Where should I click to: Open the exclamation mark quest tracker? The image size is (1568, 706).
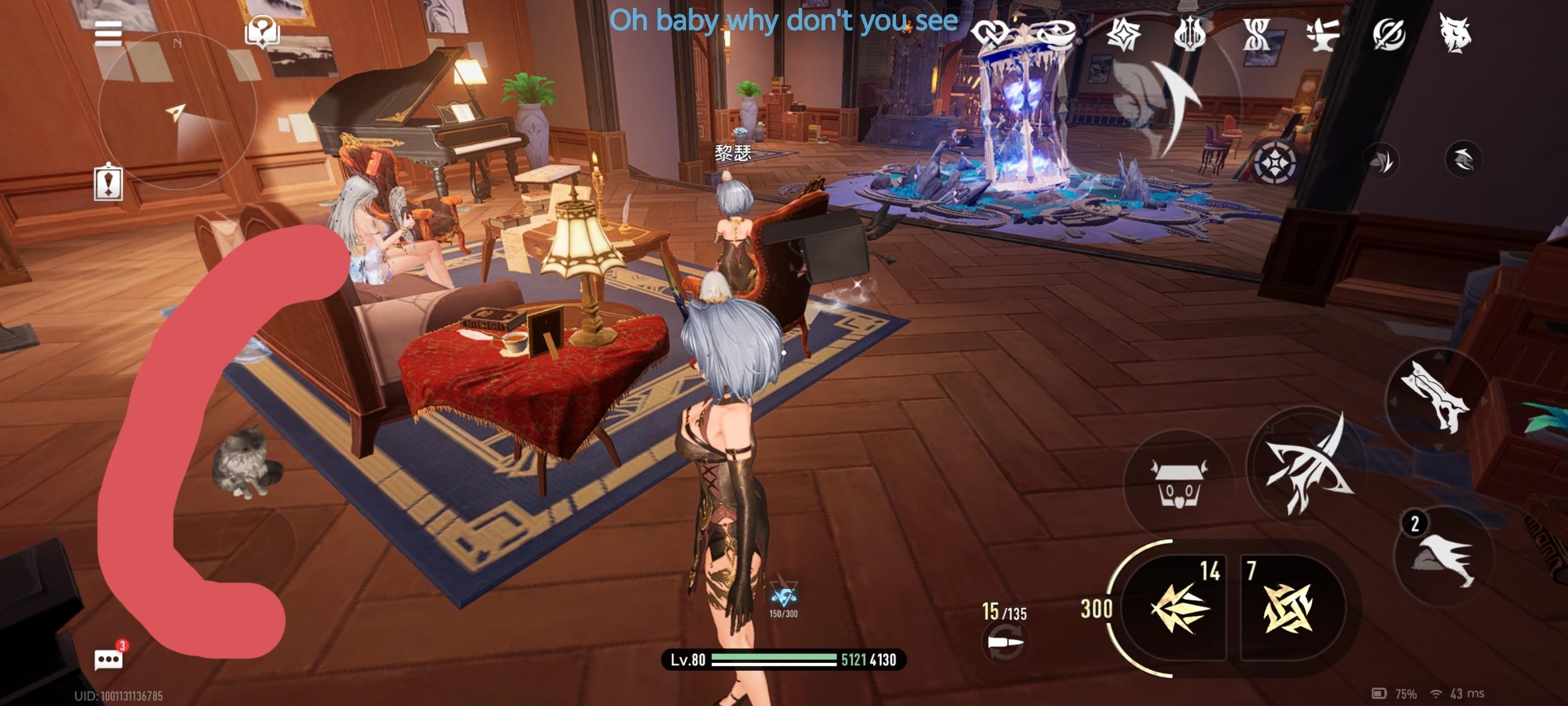[x=109, y=182]
